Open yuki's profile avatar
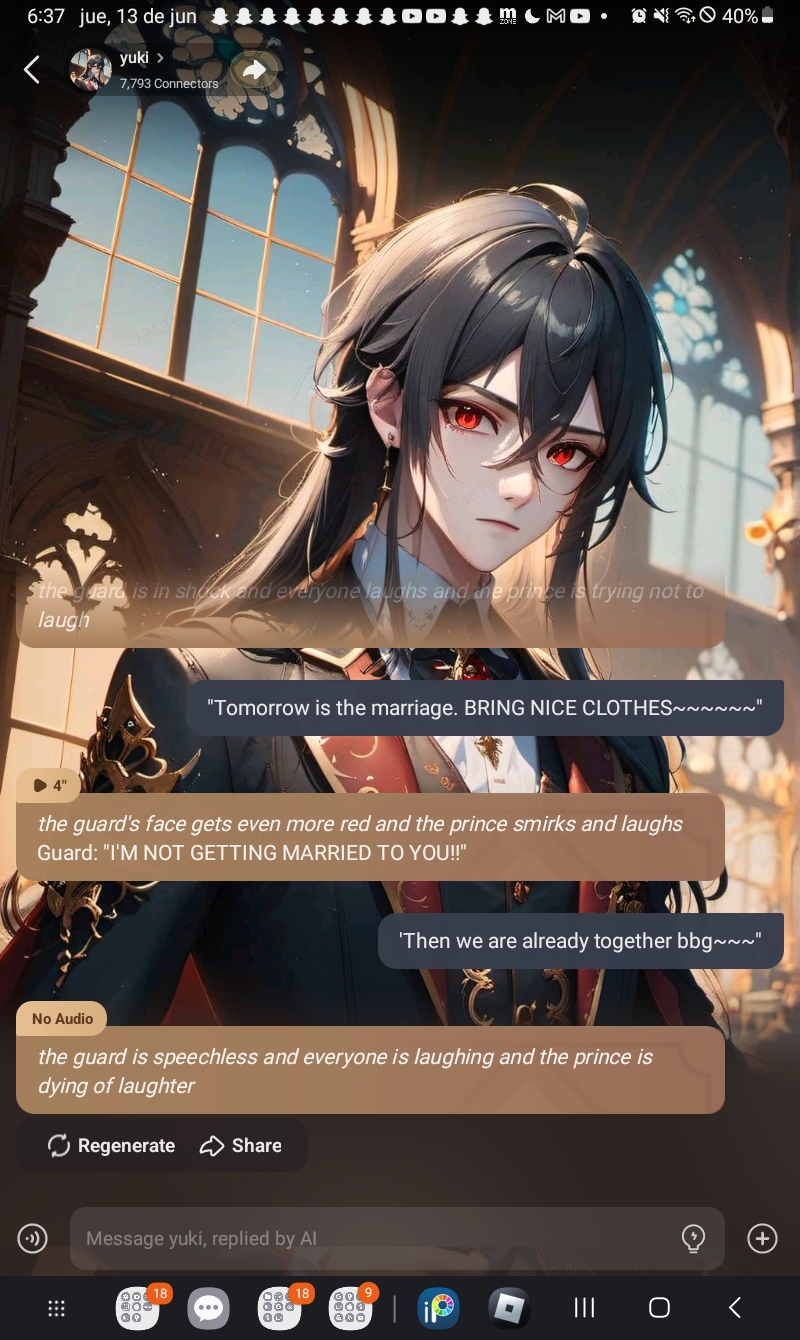Viewport: 800px width, 1340px height. (x=90, y=70)
